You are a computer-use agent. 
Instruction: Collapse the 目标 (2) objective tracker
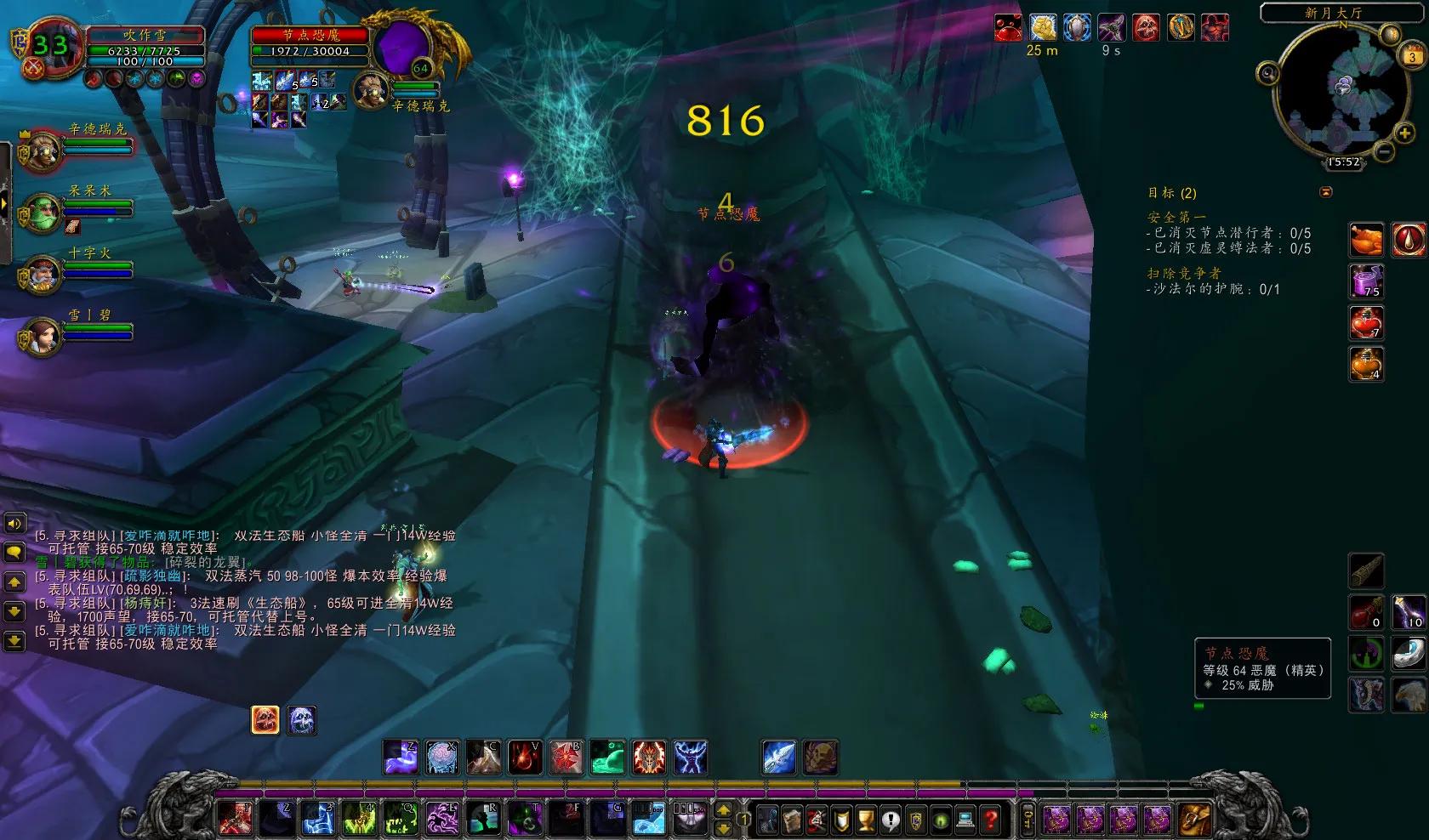tap(1326, 192)
